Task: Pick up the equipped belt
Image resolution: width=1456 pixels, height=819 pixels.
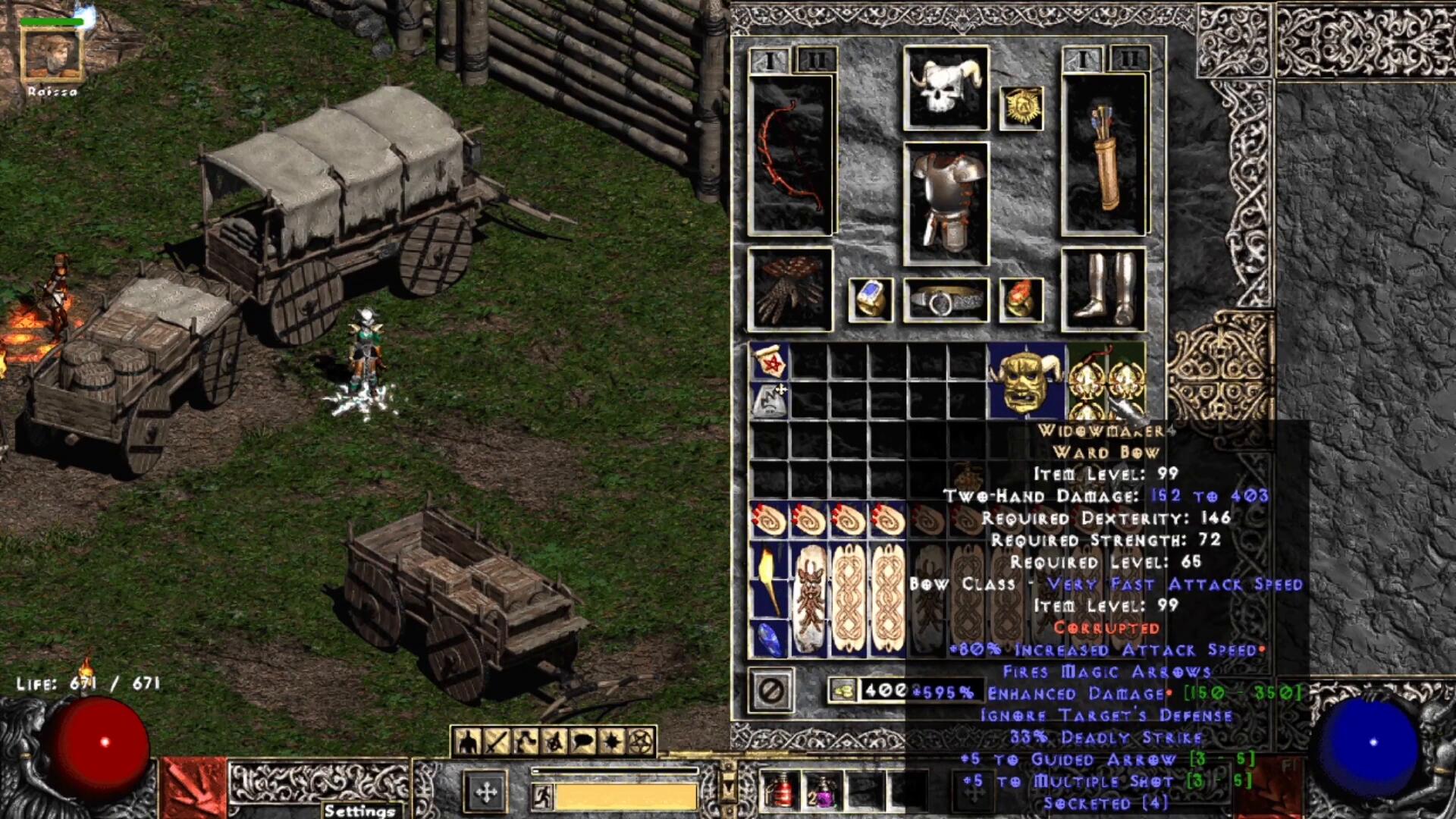Action: (x=946, y=301)
